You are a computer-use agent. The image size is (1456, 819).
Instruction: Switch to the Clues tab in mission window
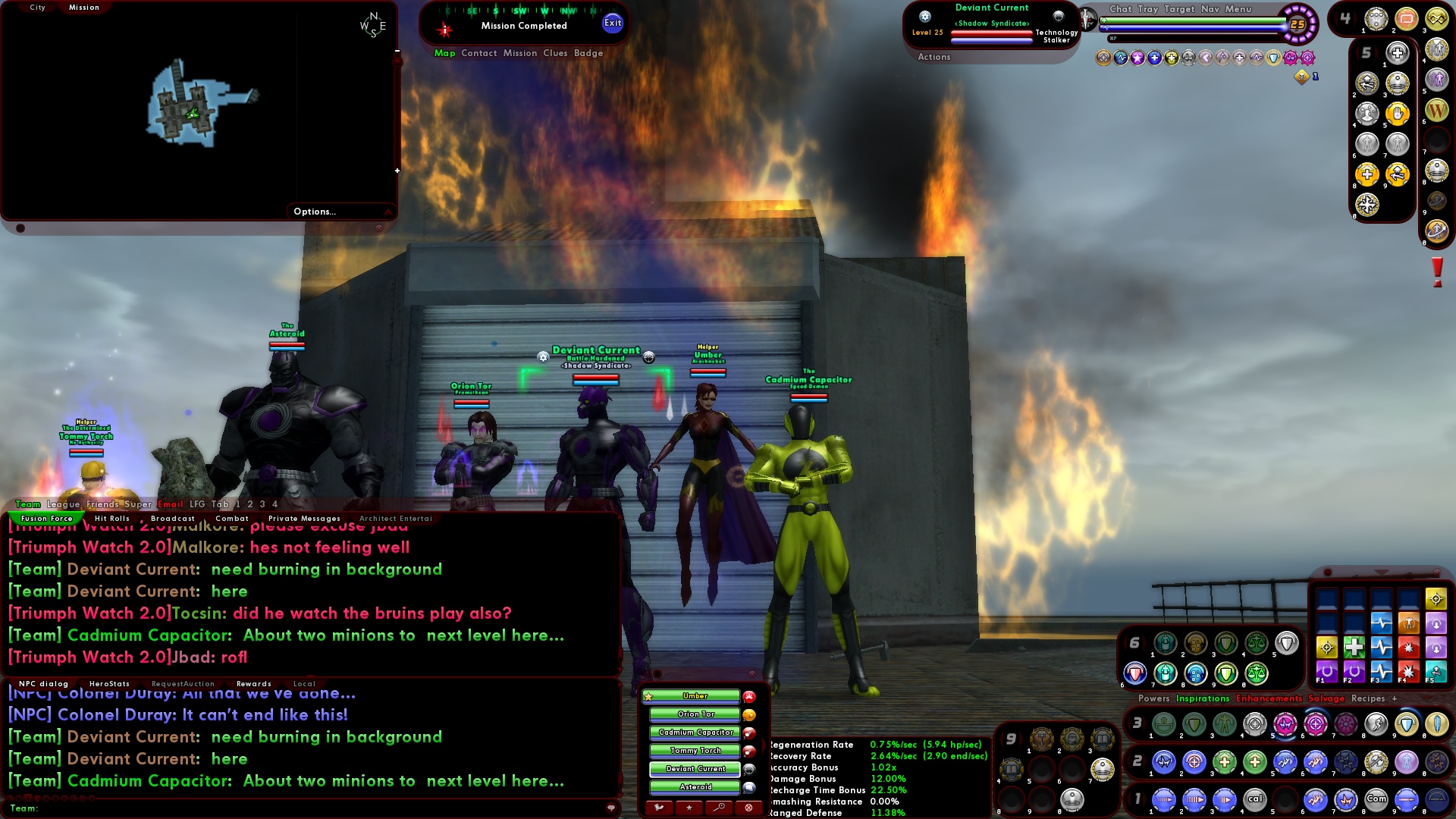(554, 53)
